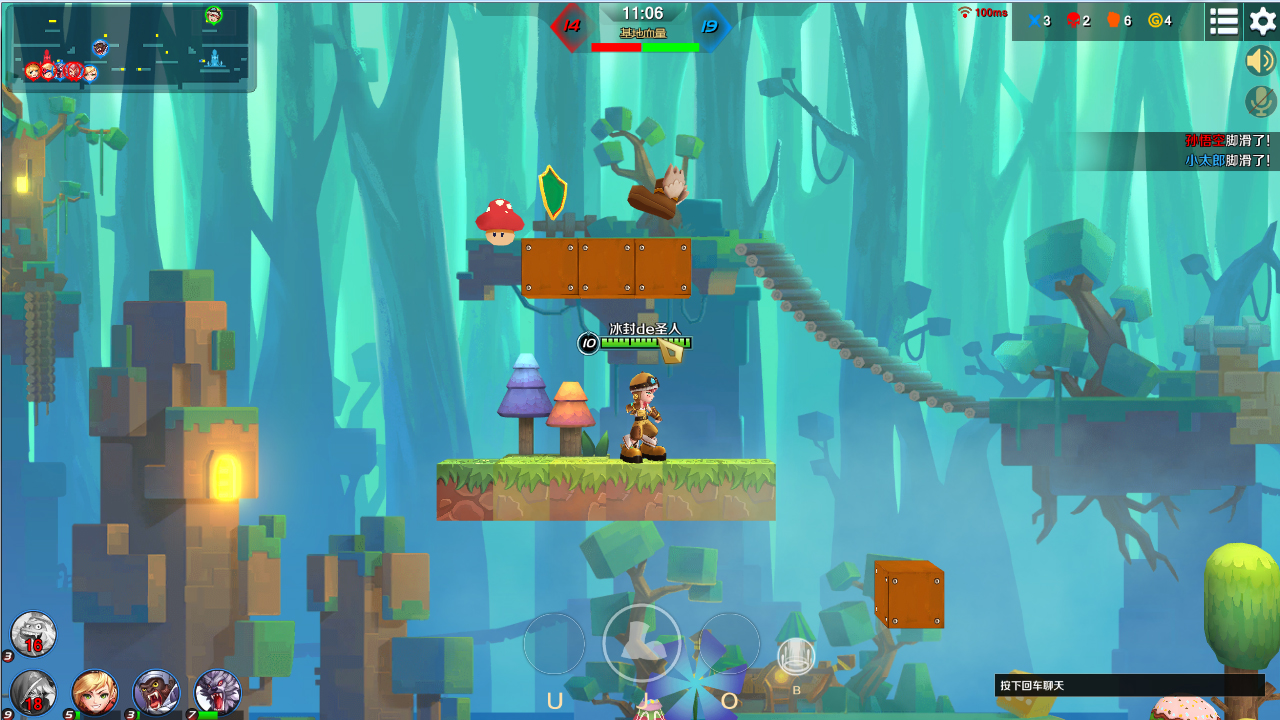Activate the boot kick attack button

[641, 643]
